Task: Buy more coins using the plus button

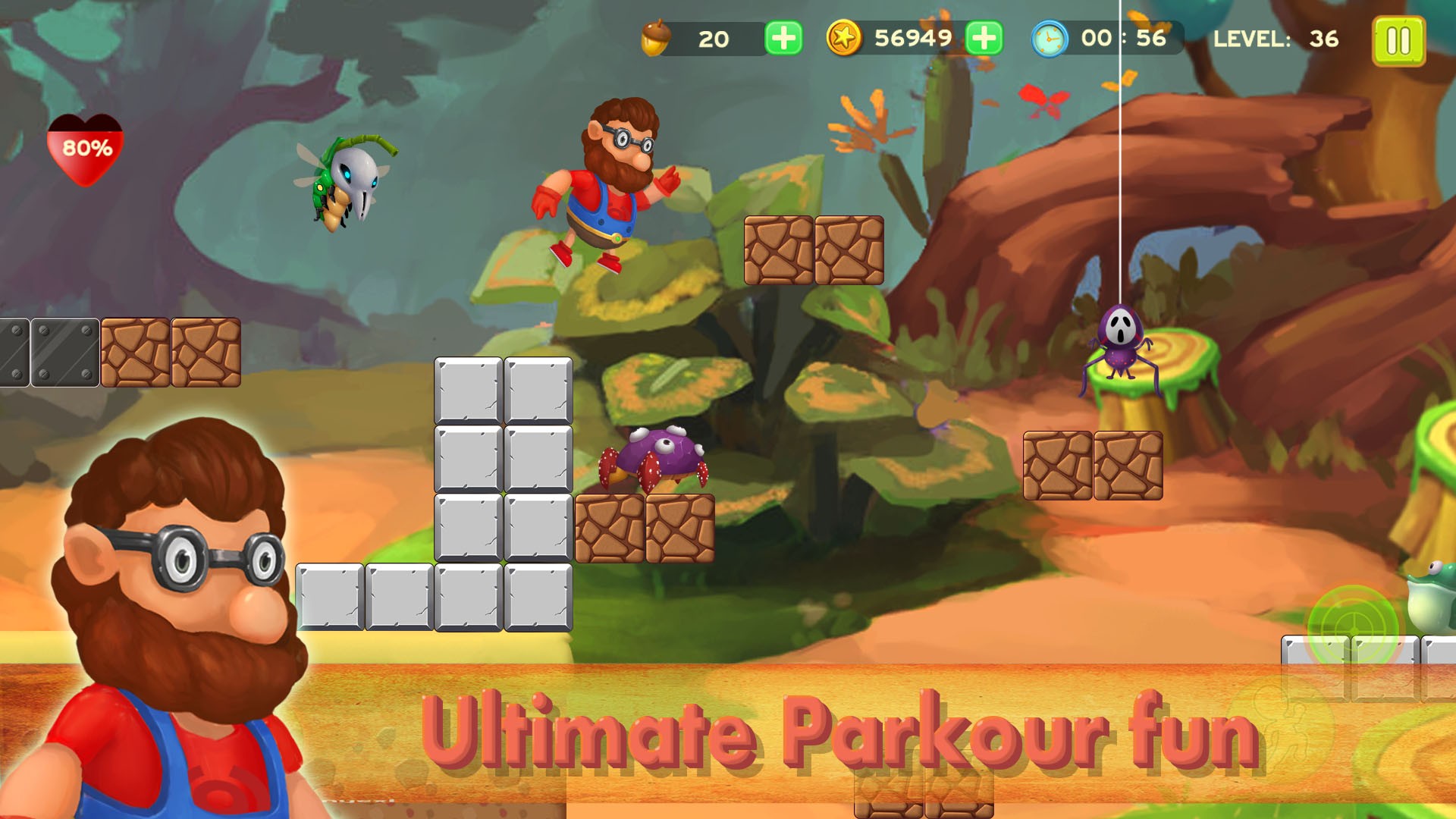Action: 984,38
